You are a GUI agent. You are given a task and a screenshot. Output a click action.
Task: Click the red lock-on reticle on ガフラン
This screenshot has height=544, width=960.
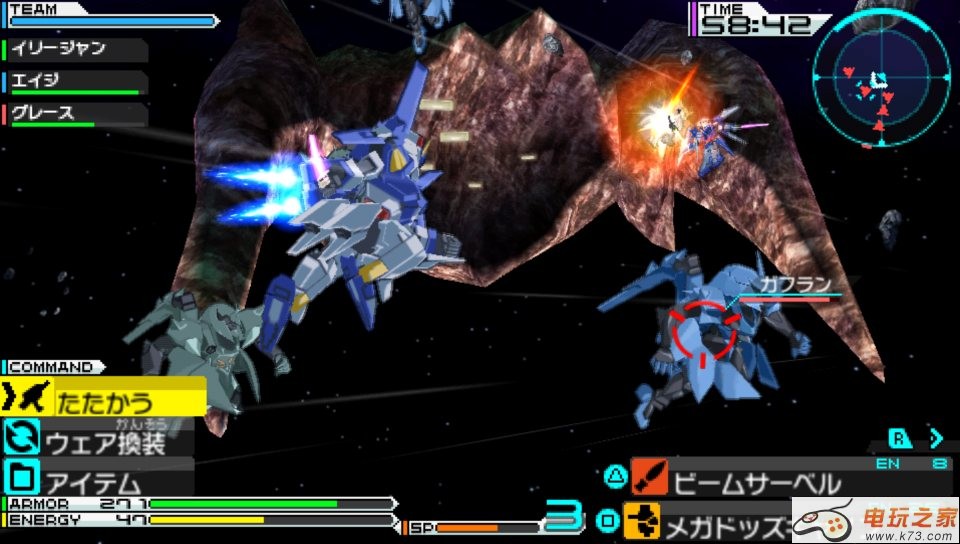click(703, 331)
